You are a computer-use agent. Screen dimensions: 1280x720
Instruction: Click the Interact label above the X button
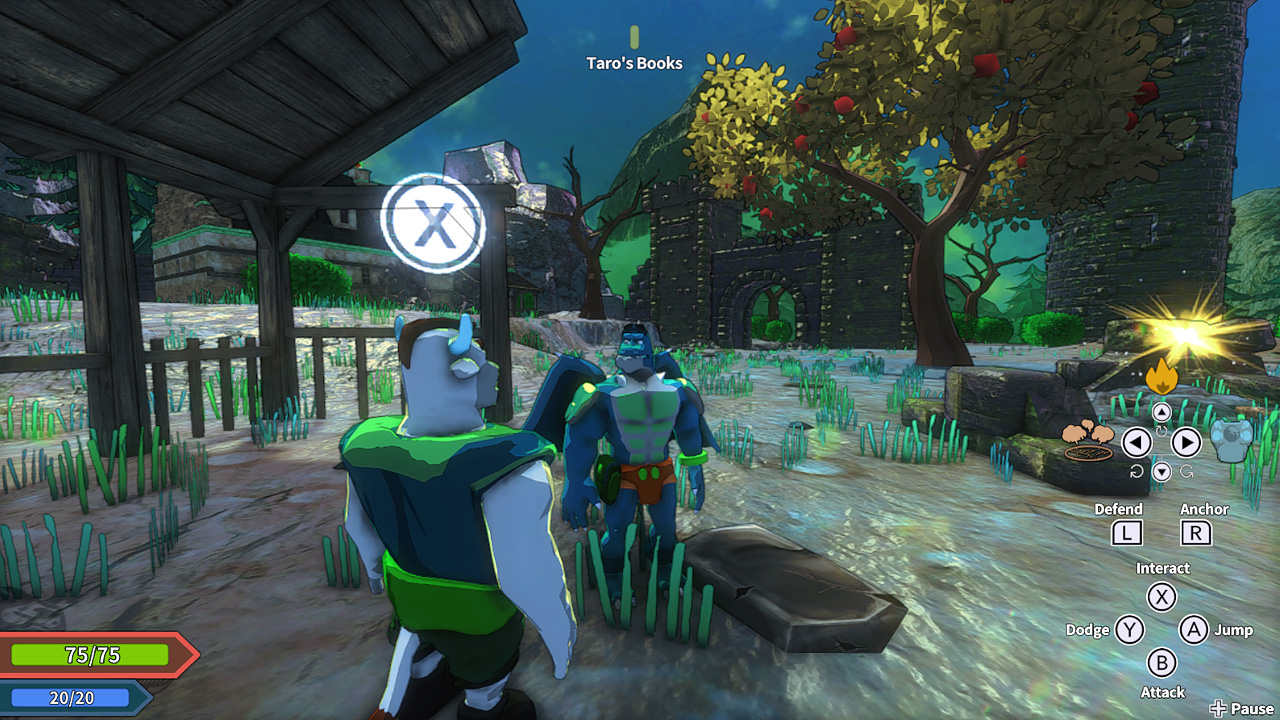coord(1162,567)
